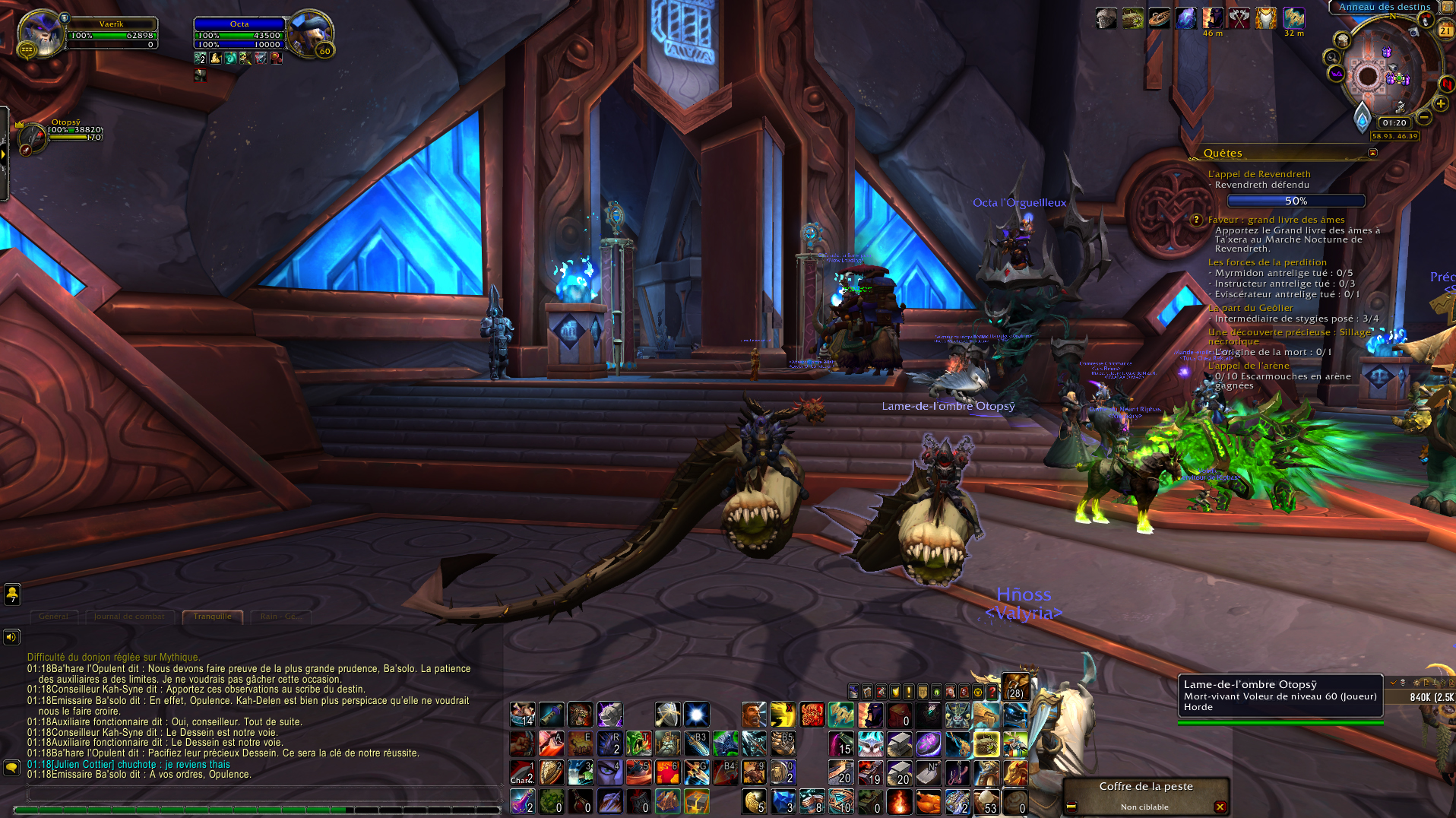Viewport: 1456px width, 818px height.
Task: Click the minimap zoom-out minus button
Action: pos(1425,117)
